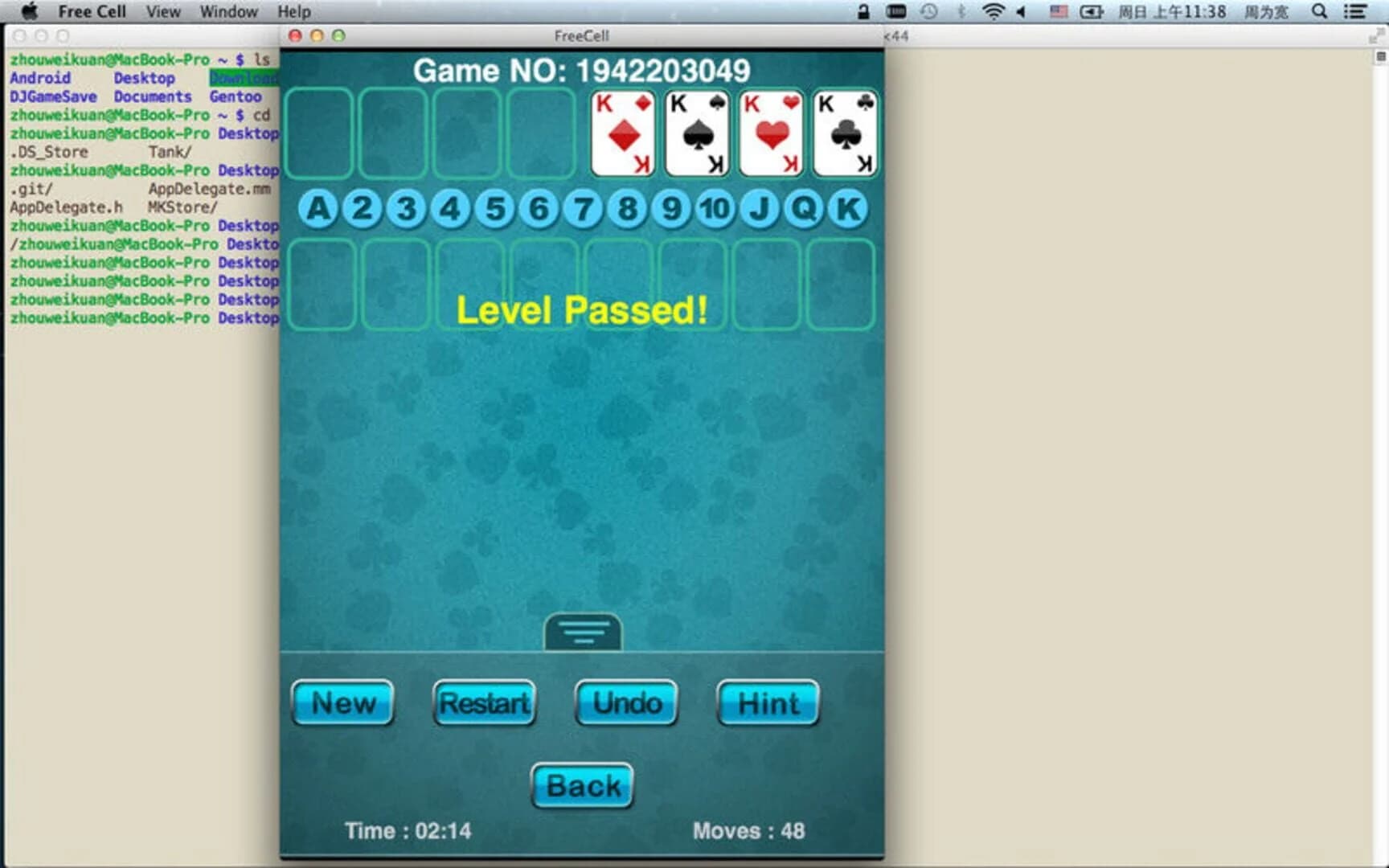Open the Window menu

[x=228, y=11]
